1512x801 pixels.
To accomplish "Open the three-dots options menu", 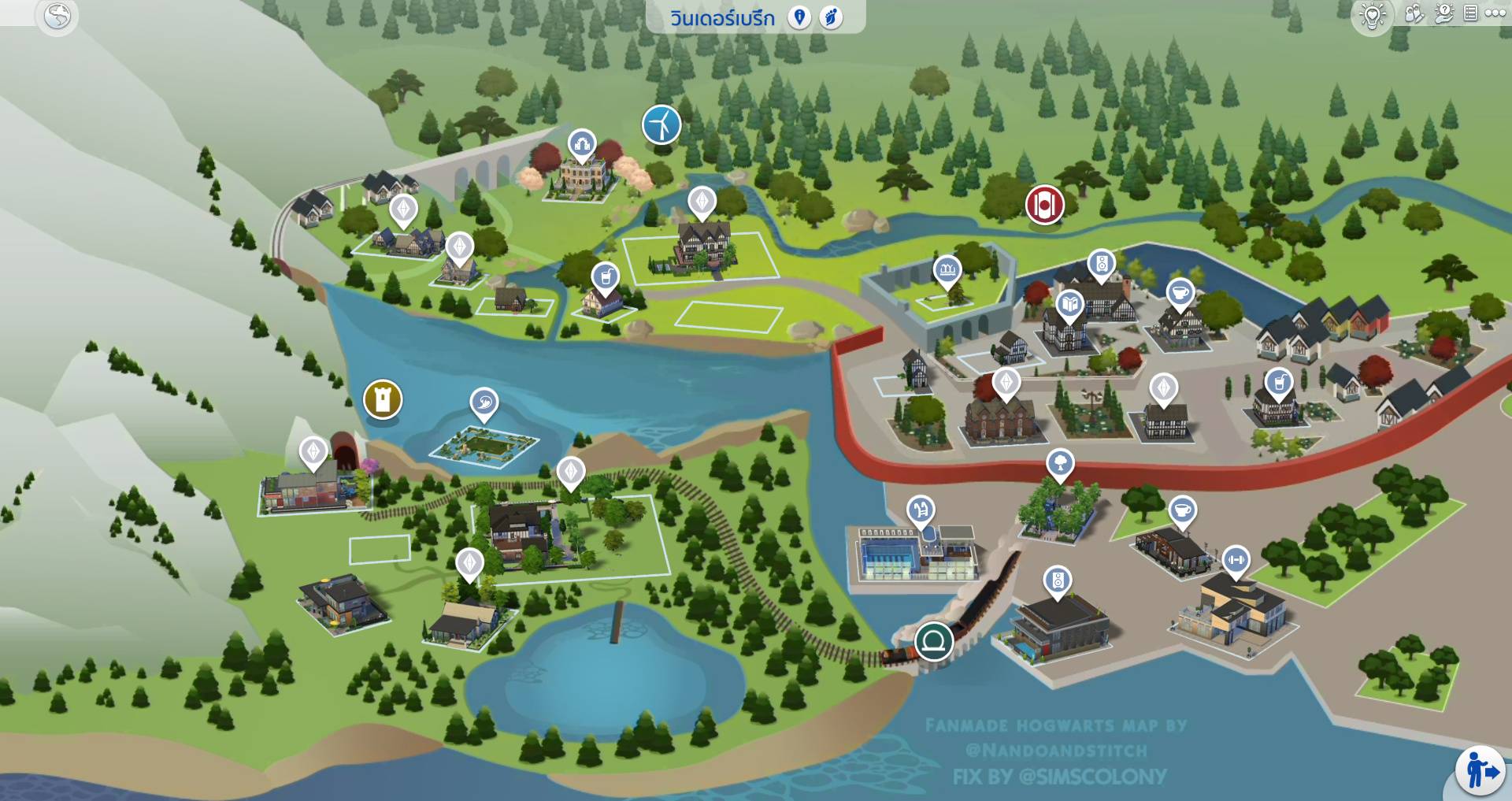I will click(1495, 13).
